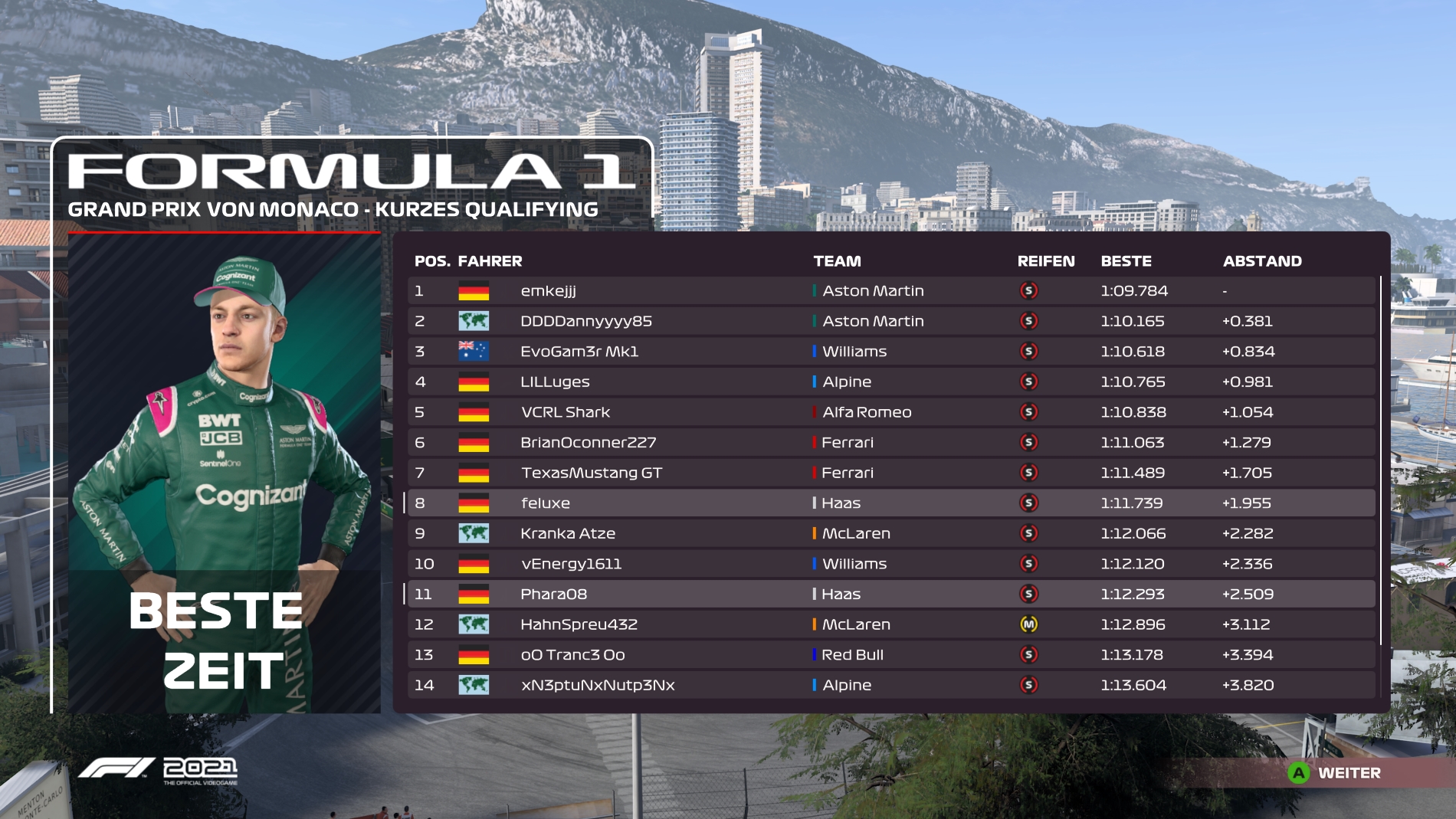1456x819 pixels.
Task: Pick the xN3ptuNxNutp3Nx row
Action: click(x=889, y=685)
